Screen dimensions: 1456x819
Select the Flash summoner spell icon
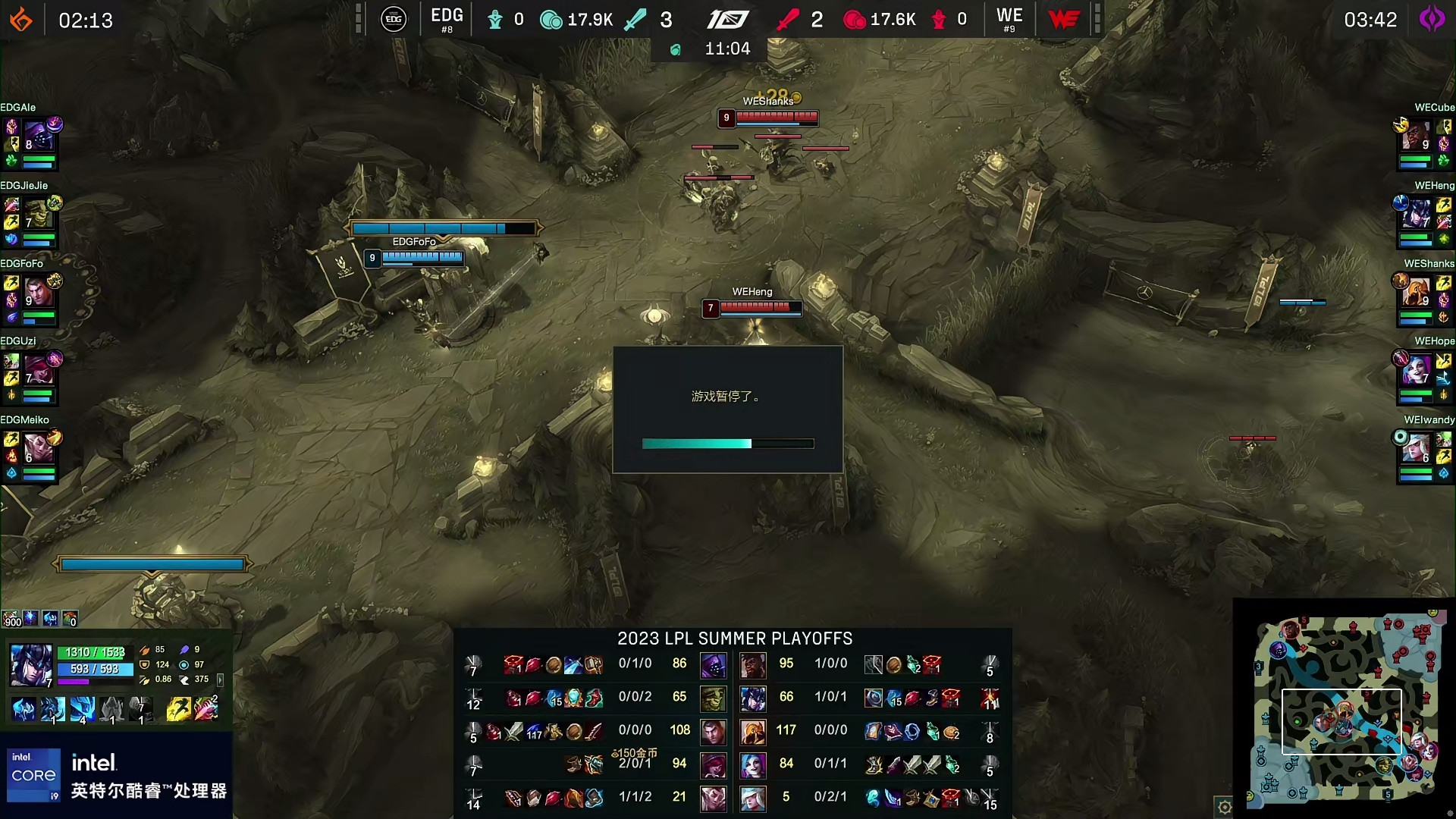pos(178,709)
